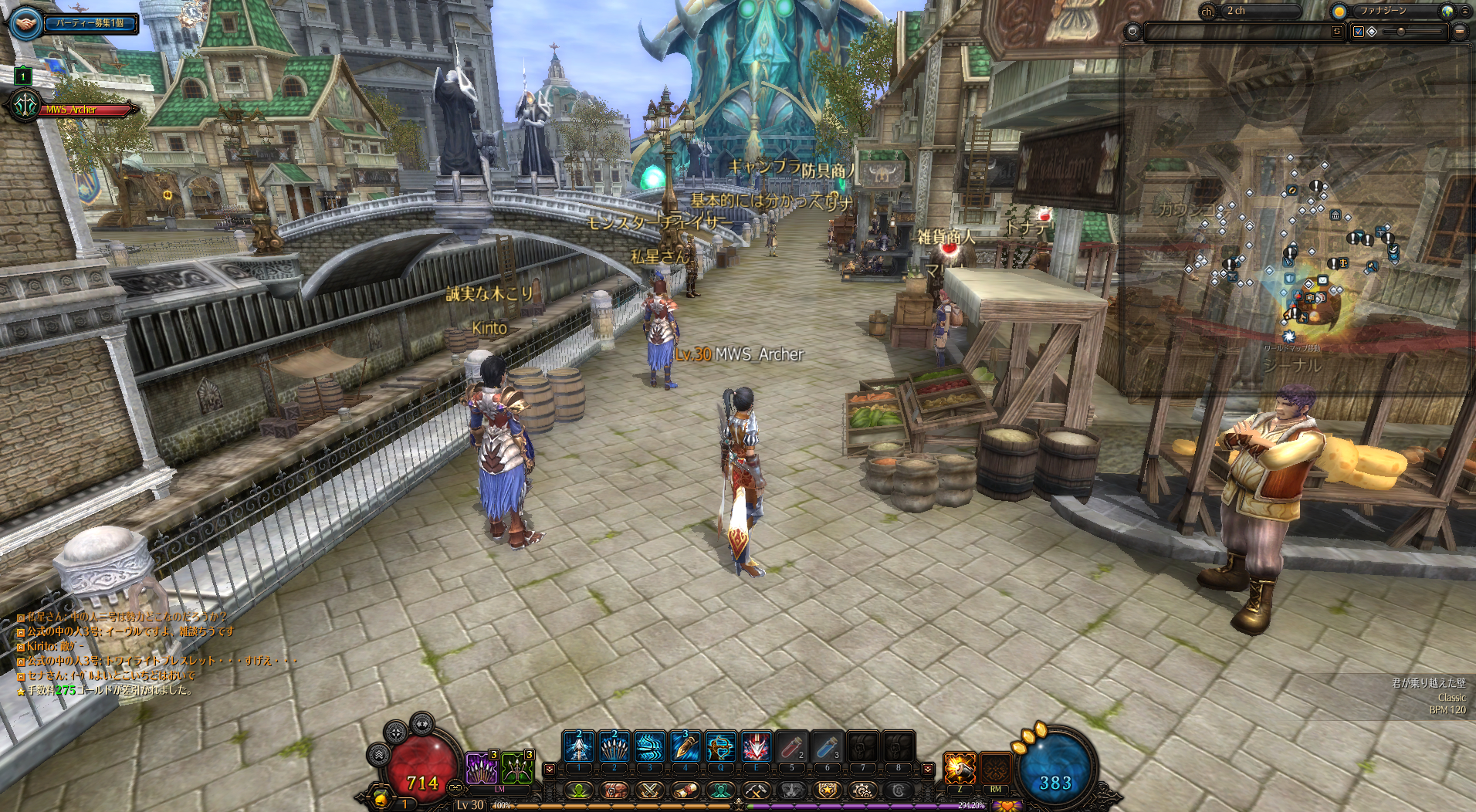Screen dimensions: 1476x812
Task: Open the party recruitment handshake button
Action: pyautogui.click(x=26, y=24)
